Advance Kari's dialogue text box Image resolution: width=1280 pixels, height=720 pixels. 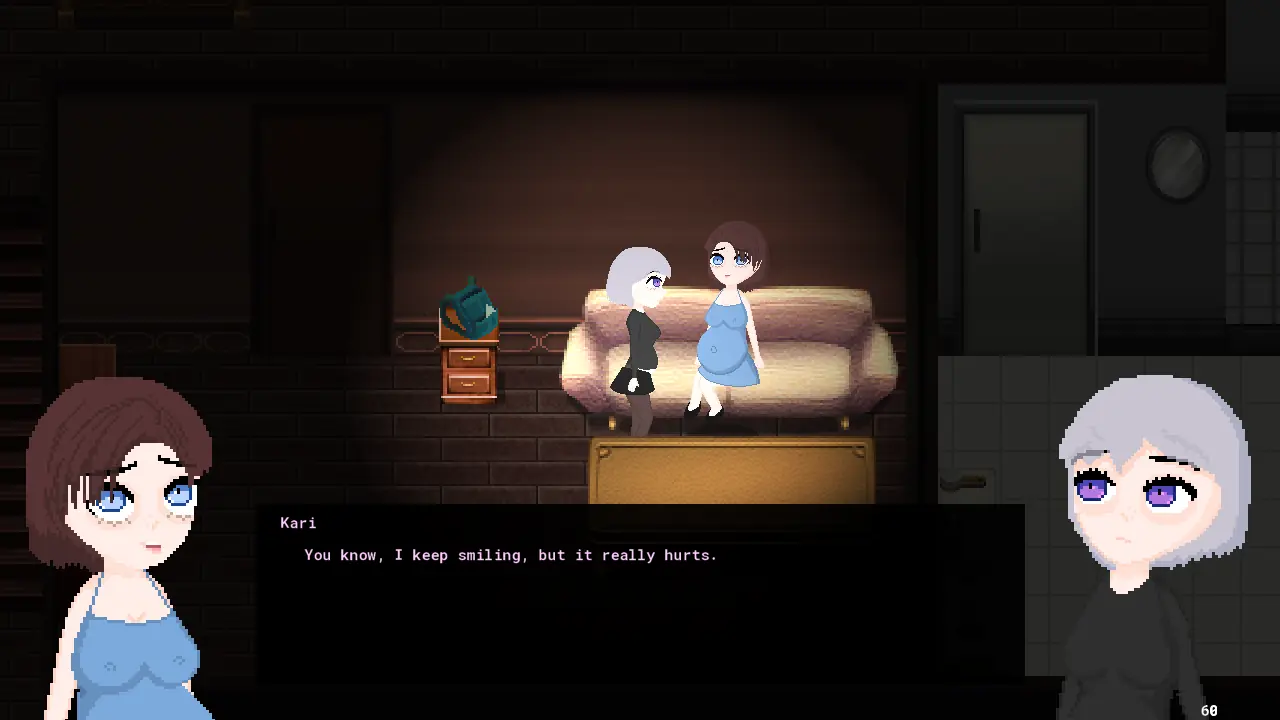click(640, 590)
